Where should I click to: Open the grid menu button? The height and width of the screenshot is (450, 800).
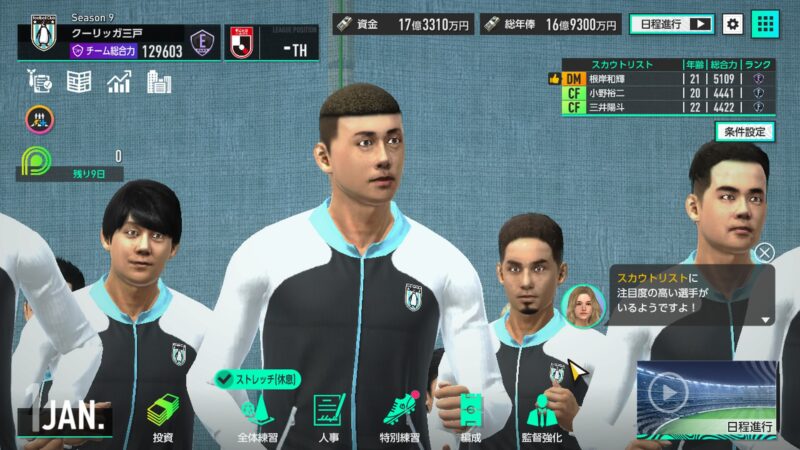(765, 24)
